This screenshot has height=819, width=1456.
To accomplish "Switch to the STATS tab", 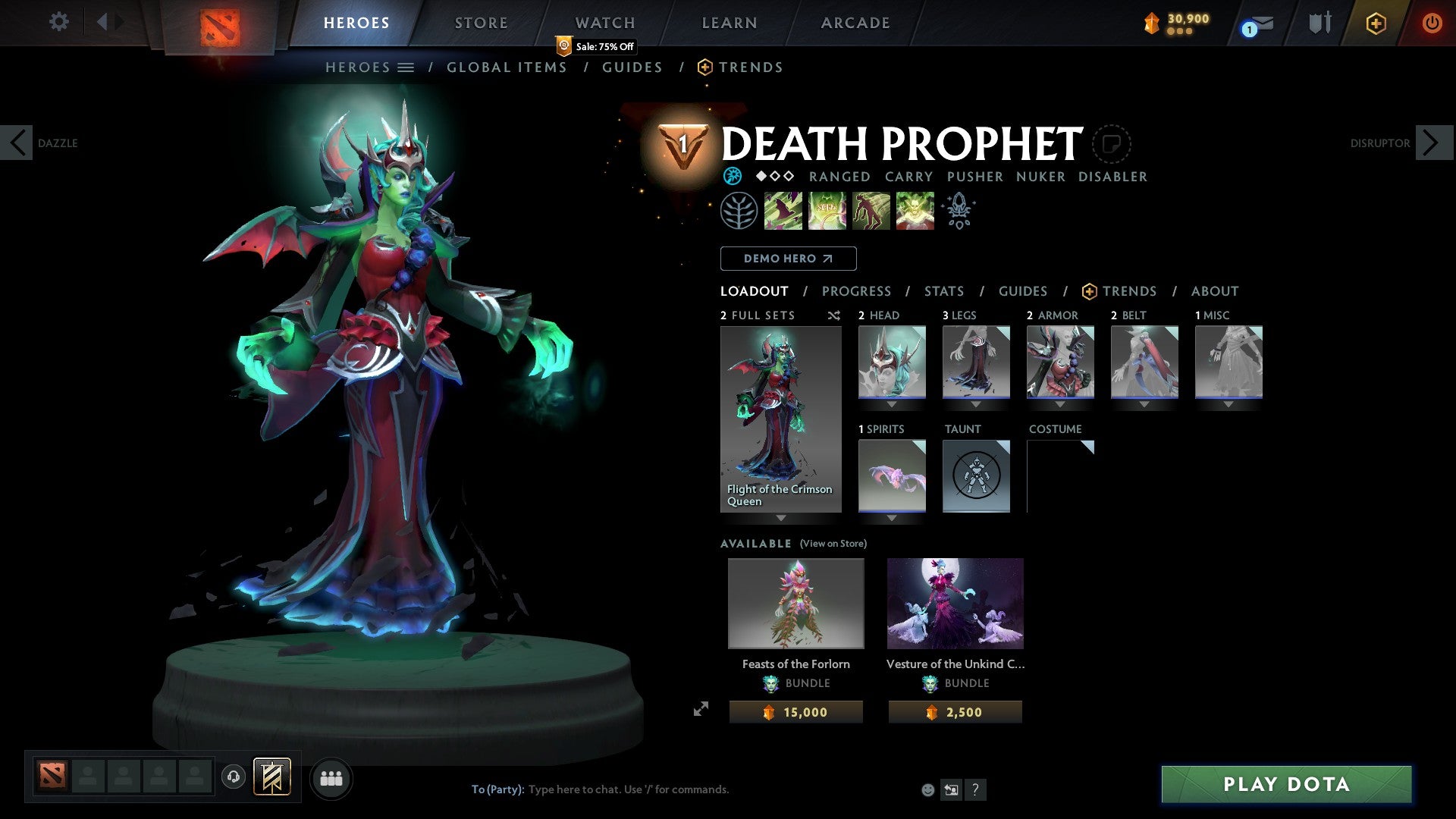I will point(943,291).
